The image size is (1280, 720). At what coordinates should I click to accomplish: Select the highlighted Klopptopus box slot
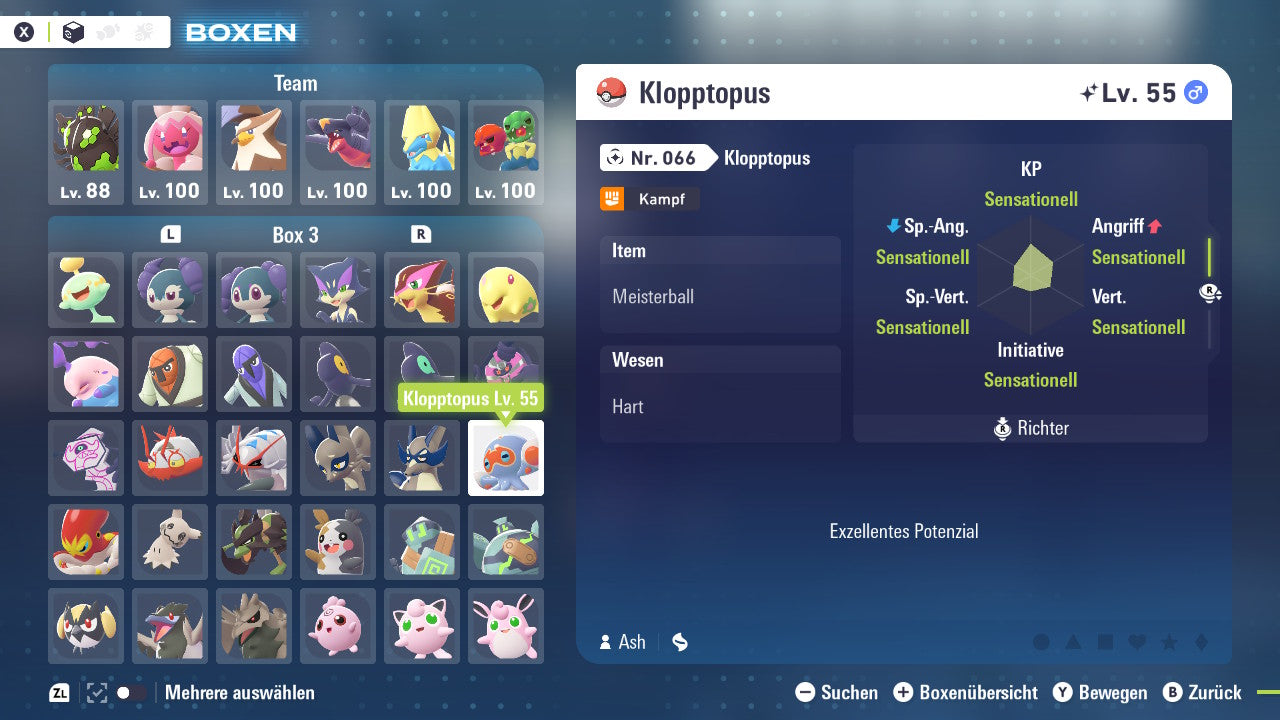click(x=506, y=458)
